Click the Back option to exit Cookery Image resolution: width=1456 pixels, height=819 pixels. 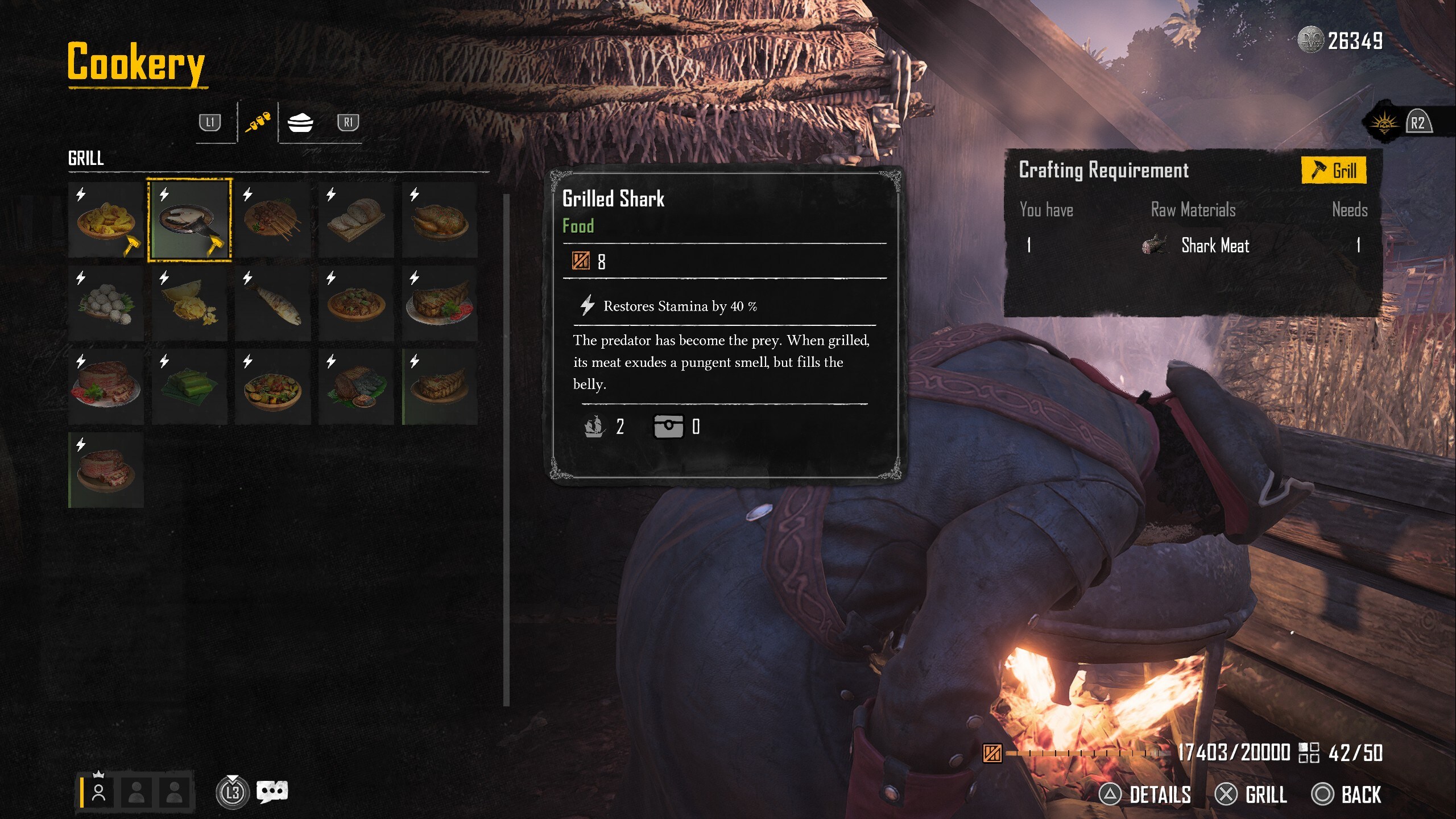tap(1346, 795)
